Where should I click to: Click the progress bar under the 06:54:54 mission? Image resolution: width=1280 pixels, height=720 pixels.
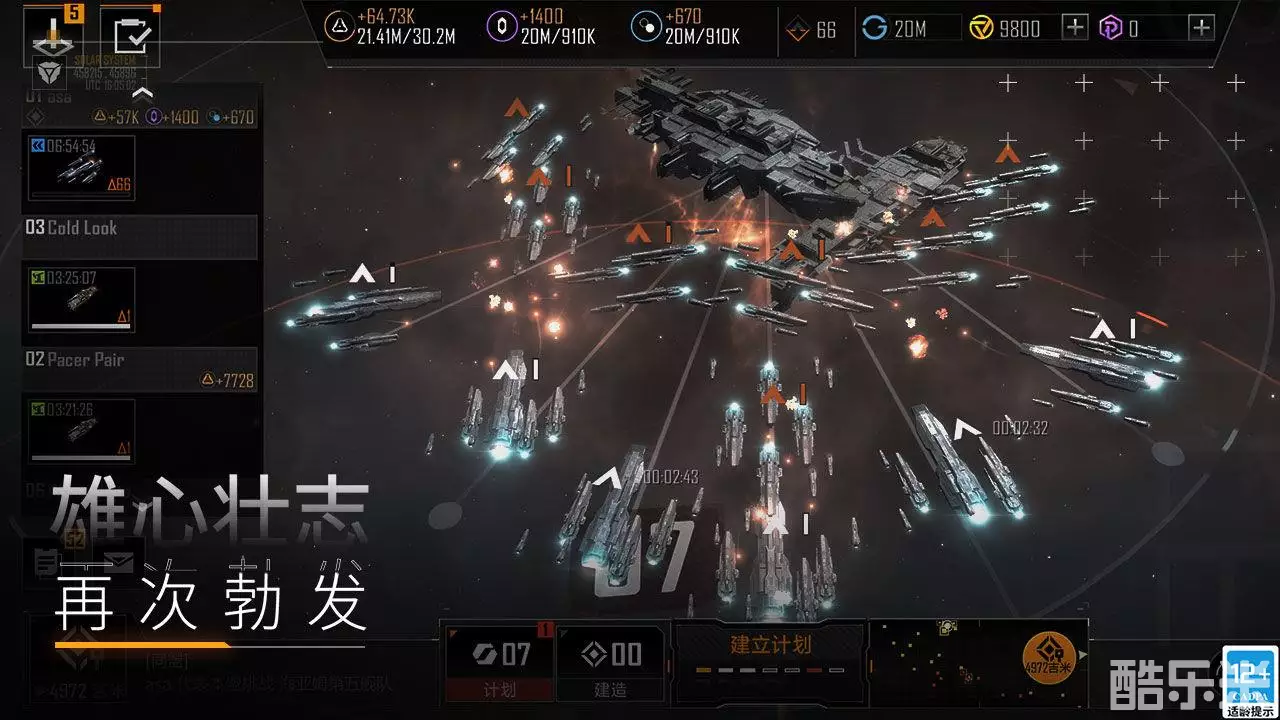pyautogui.click(x=81, y=192)
